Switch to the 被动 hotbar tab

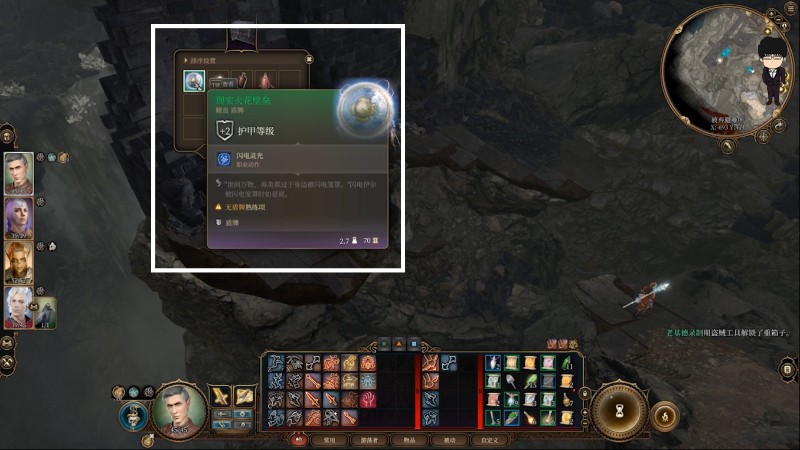(449, 439)
